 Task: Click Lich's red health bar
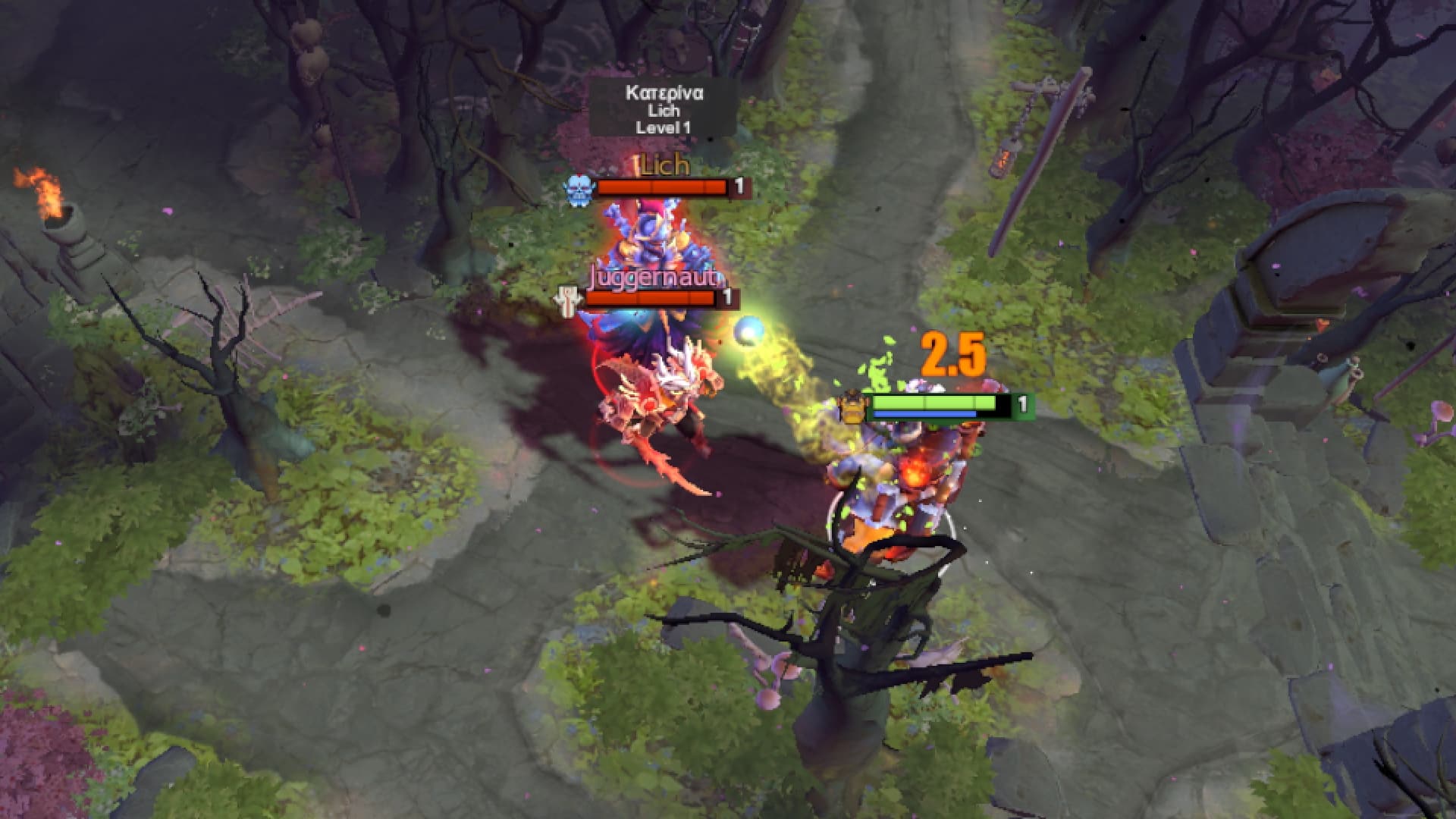click(661, 188)
